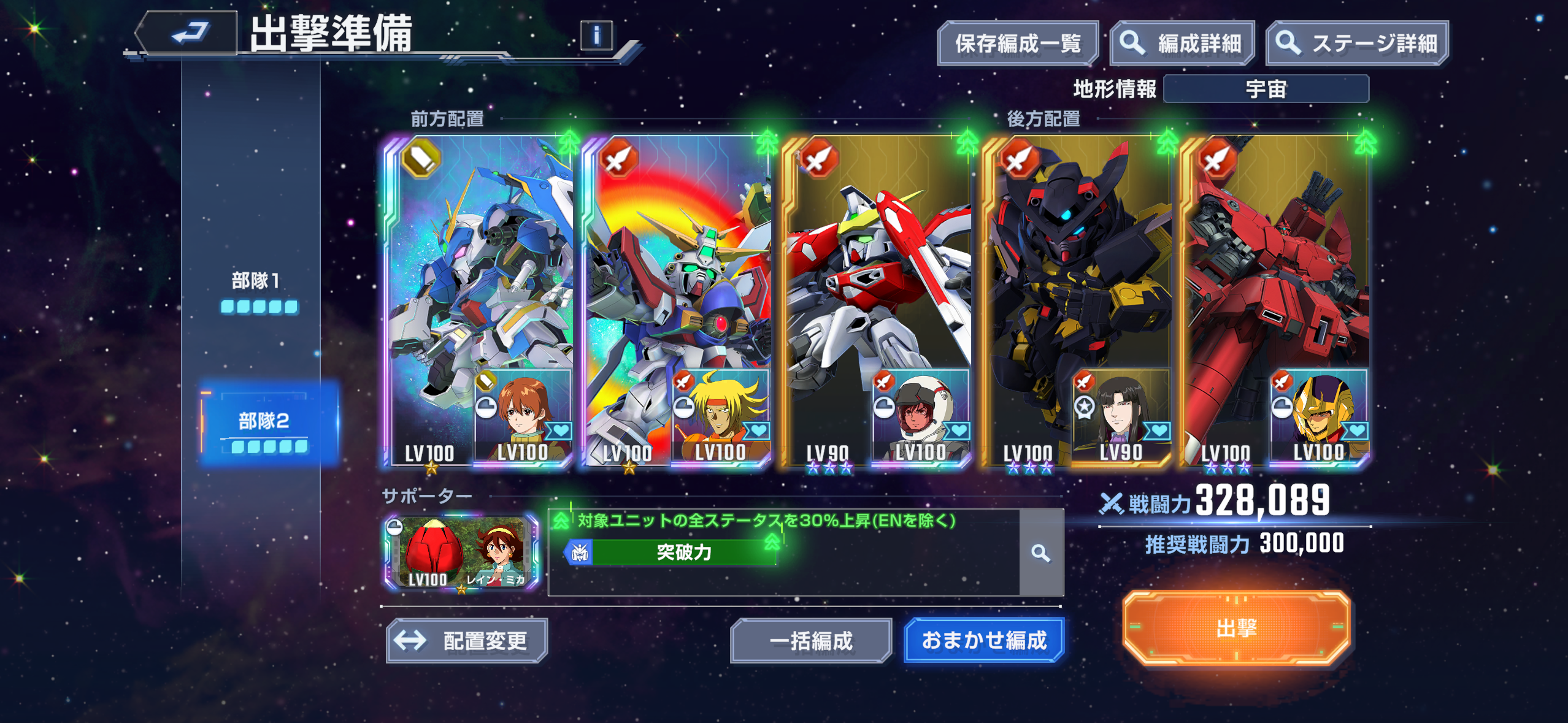Open 保存編成一覧 saved formations list

tap(1017, 44)
